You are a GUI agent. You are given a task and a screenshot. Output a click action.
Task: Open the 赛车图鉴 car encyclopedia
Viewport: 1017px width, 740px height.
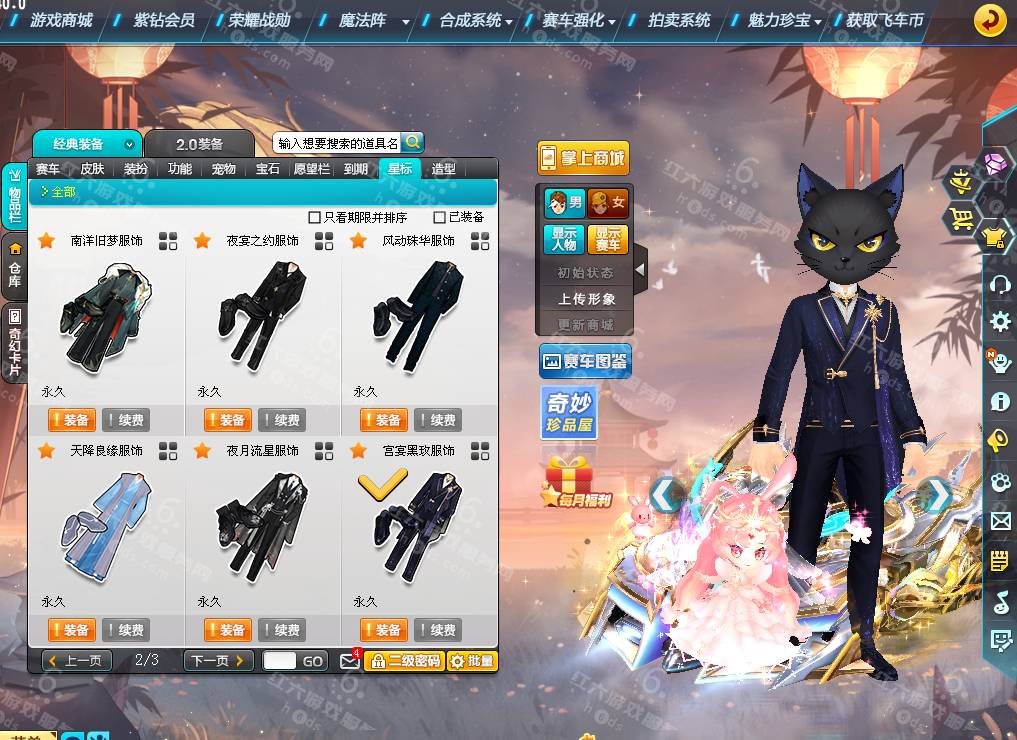point(584,361)
